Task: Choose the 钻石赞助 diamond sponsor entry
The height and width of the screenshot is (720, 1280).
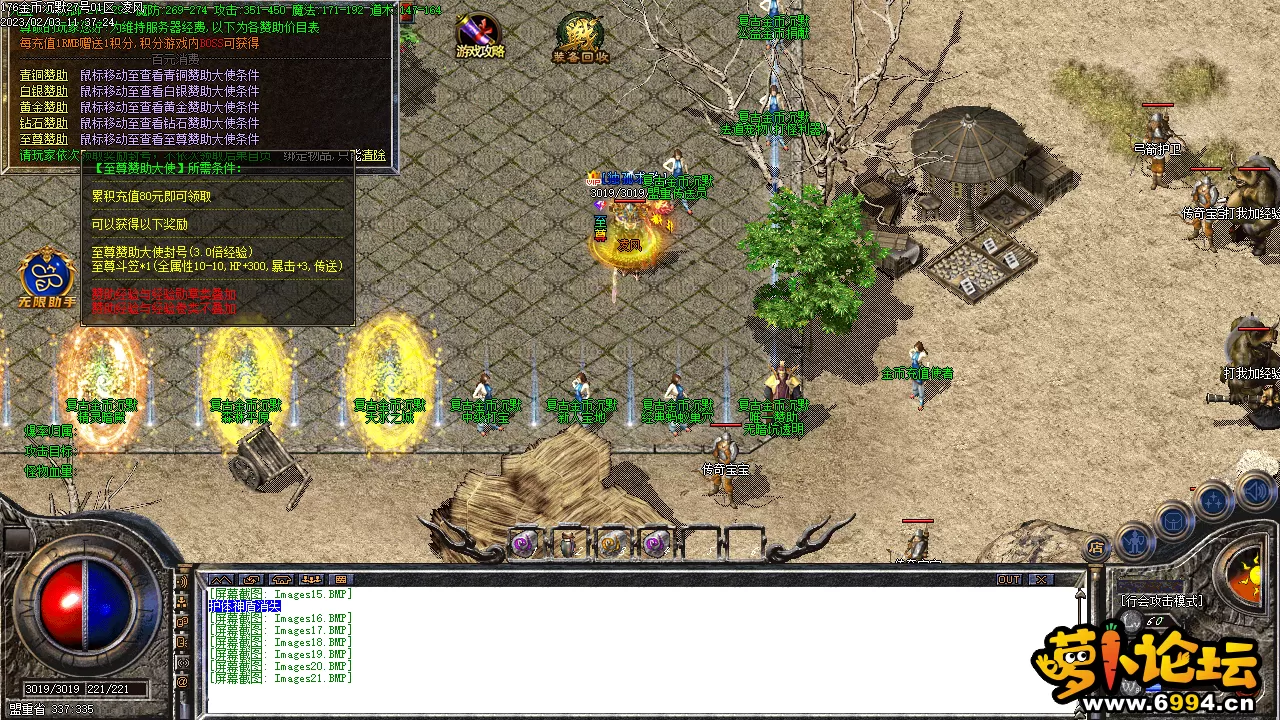Action: [x=44, y=123]
